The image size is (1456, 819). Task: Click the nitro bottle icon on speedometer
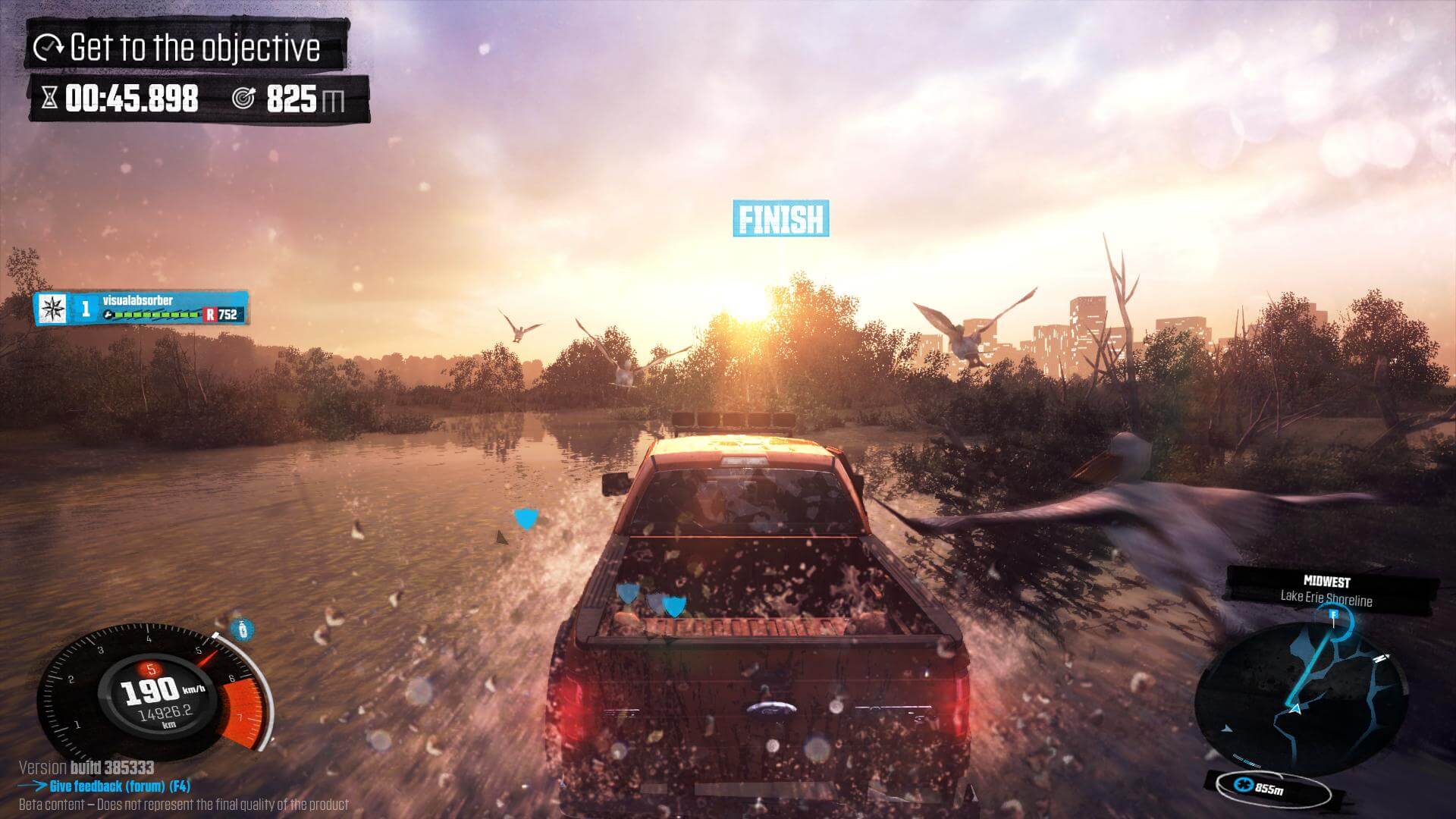(241, 629)
